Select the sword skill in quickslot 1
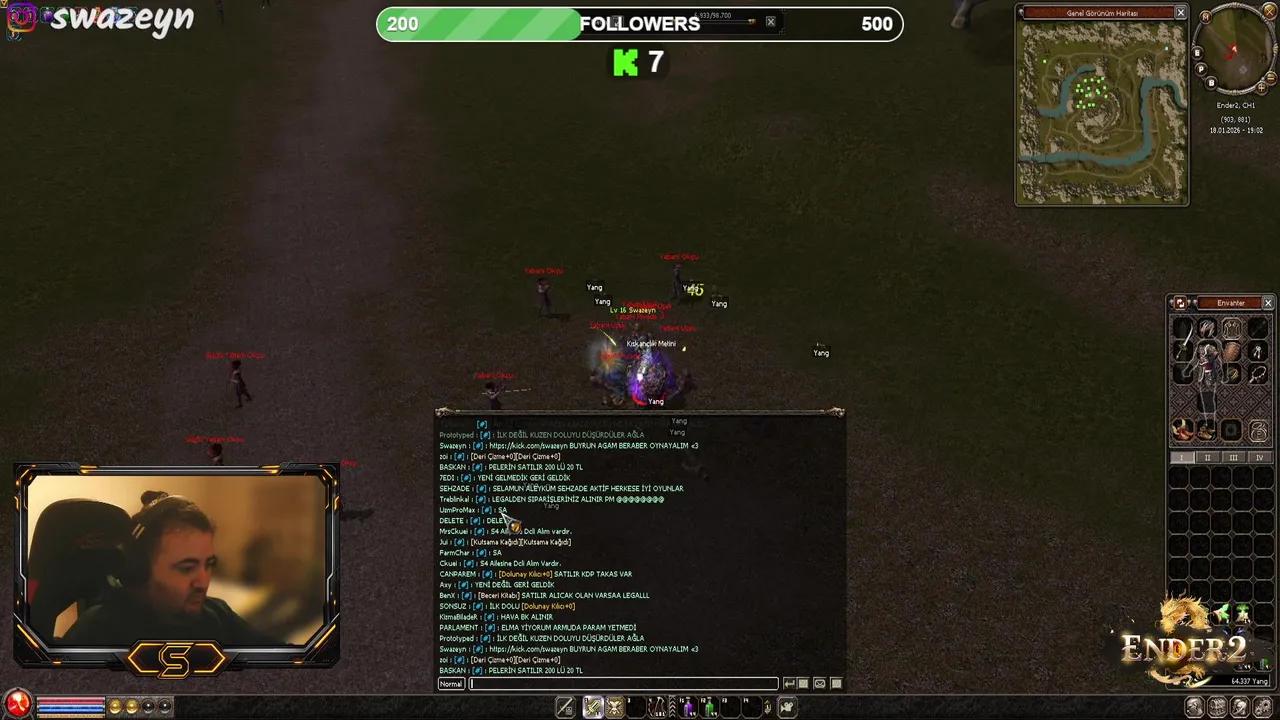 (x=592, y=706)
